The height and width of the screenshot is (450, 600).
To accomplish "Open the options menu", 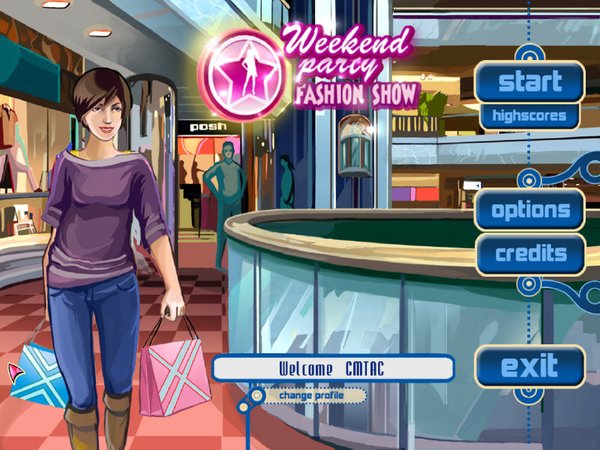I will pyautogui.click(x=530, y=210).
